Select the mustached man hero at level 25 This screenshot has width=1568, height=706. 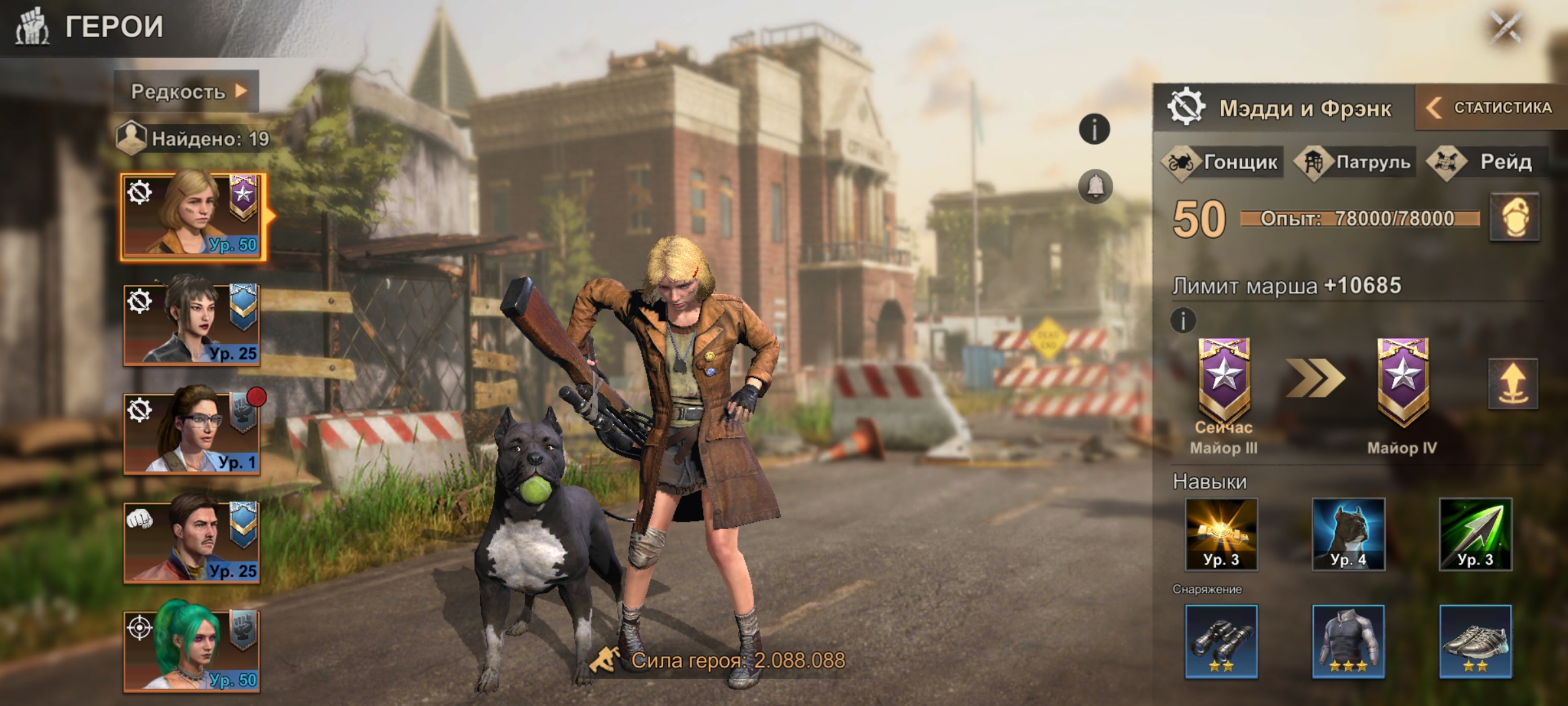point(192,542)
